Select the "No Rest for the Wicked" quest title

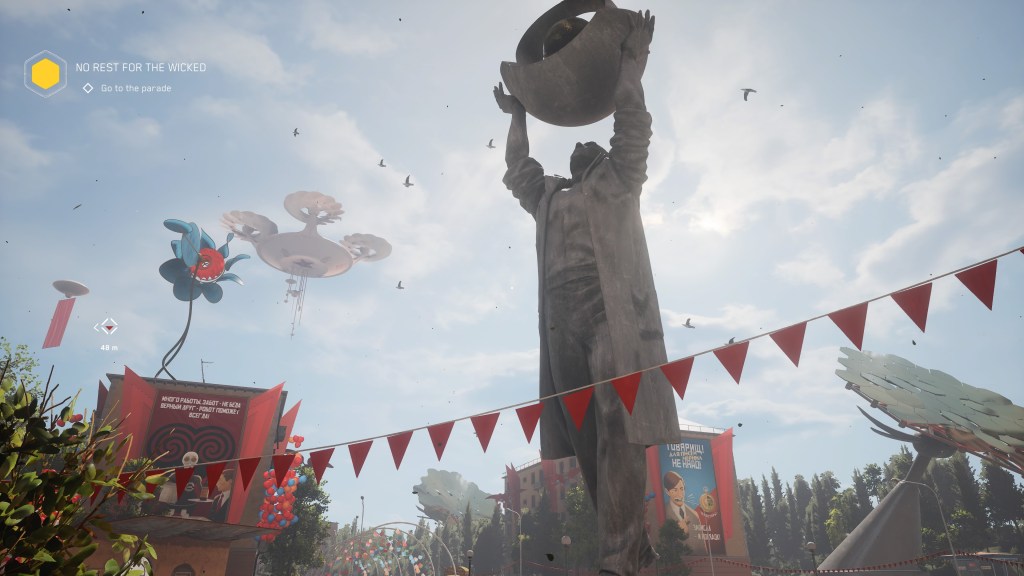click(141, 67)
